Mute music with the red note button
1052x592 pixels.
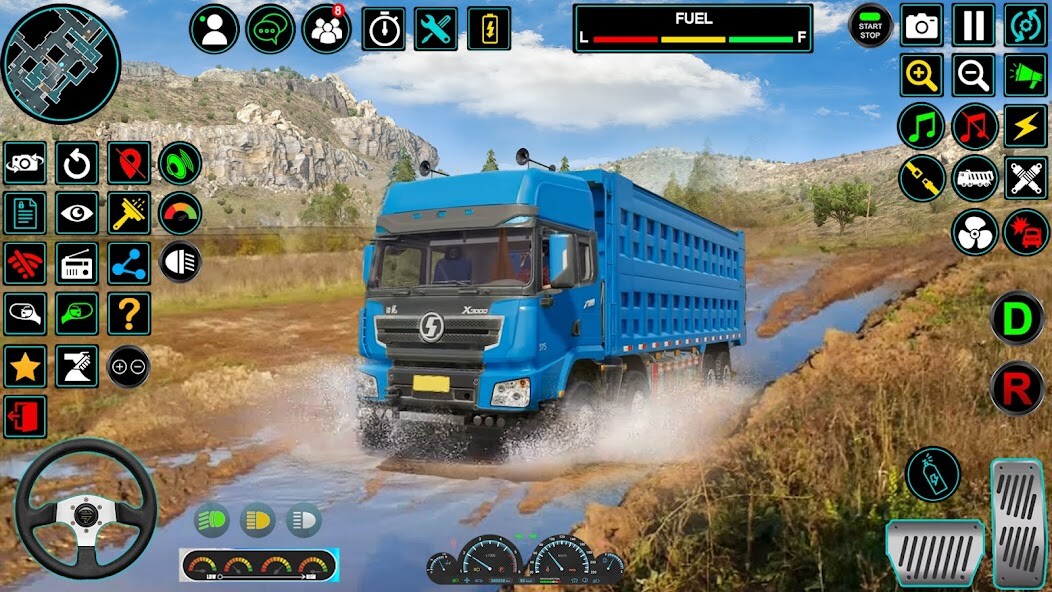click(975, 127)
